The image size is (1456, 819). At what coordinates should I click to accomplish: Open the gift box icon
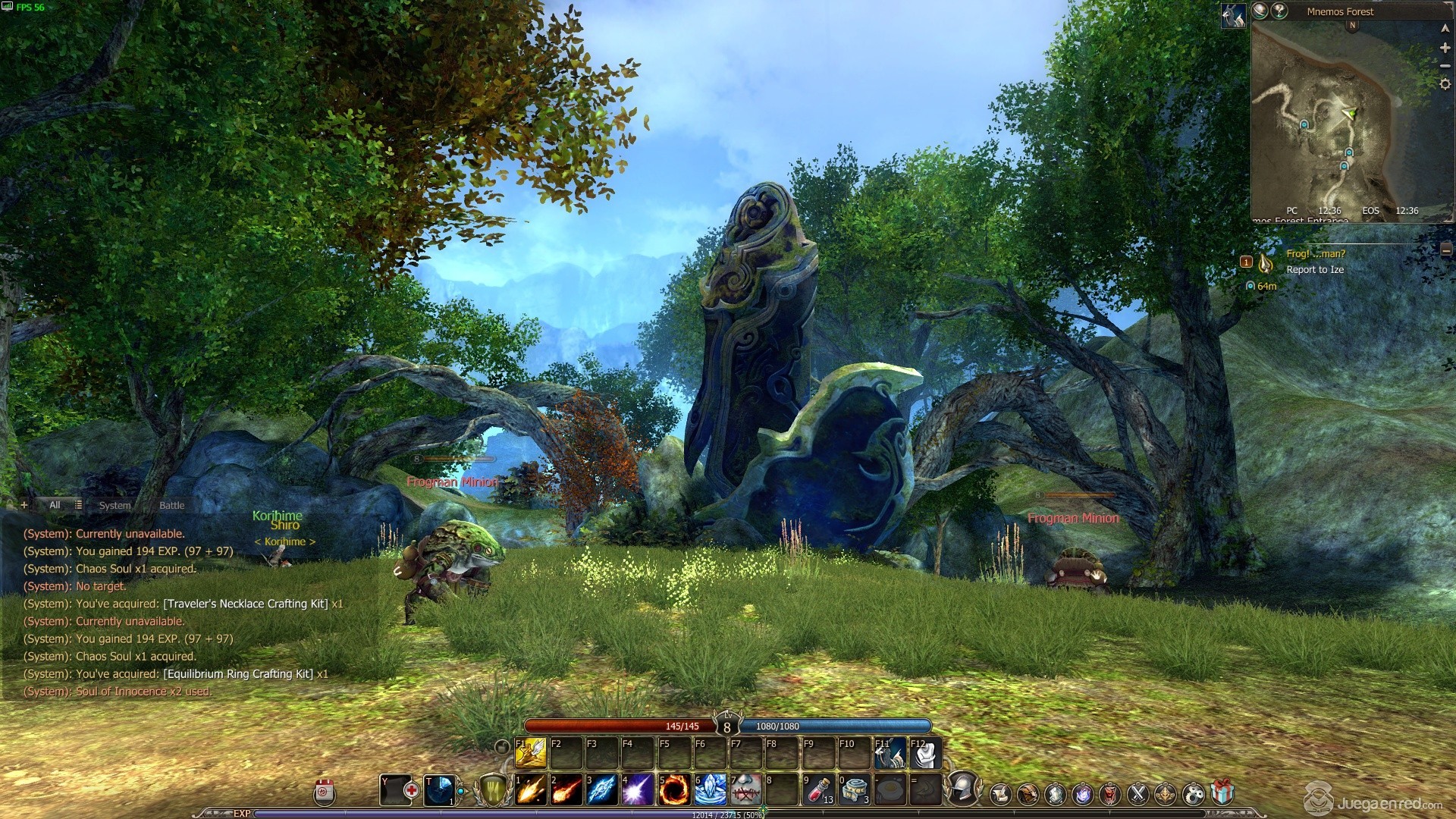tap(1222, 793)
